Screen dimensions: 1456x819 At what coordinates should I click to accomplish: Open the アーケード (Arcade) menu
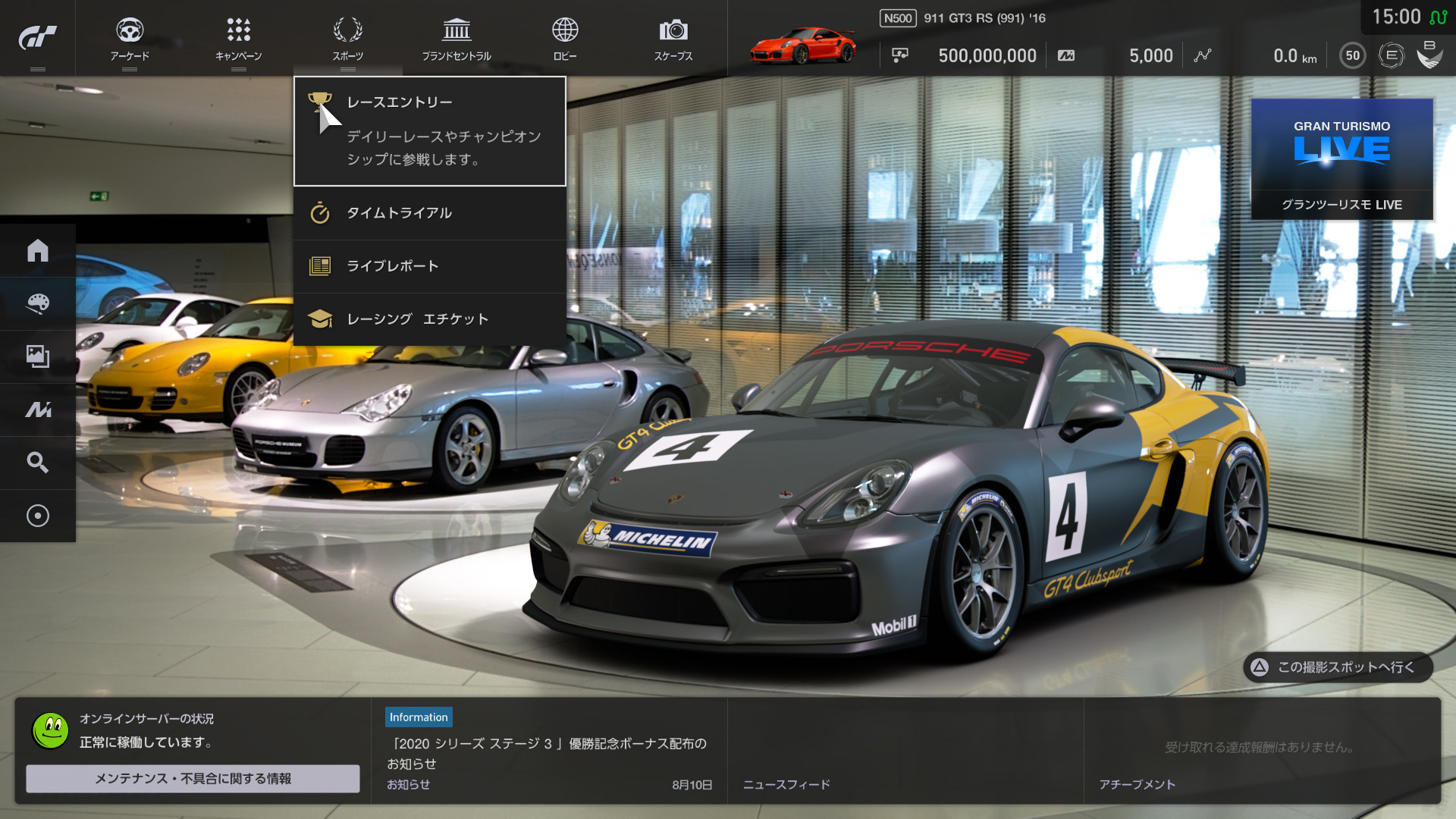point(130,39)
